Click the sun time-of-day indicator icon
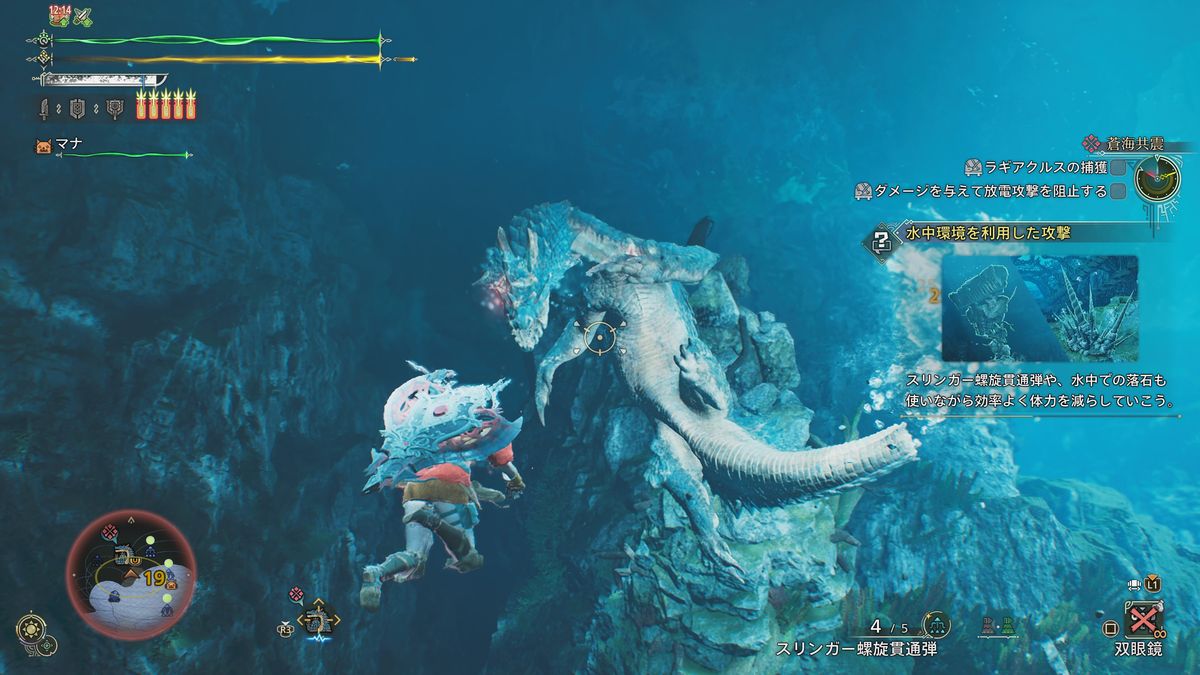Screen dimensions: 1200x675 pyautogui.click(x=29, y=629)
